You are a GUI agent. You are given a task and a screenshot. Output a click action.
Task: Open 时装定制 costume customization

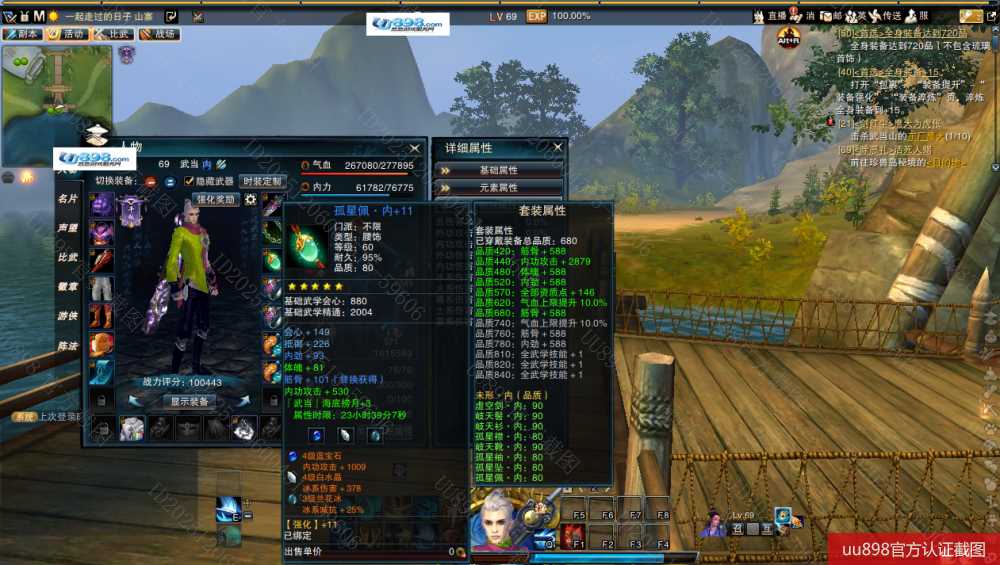(262, 181)
